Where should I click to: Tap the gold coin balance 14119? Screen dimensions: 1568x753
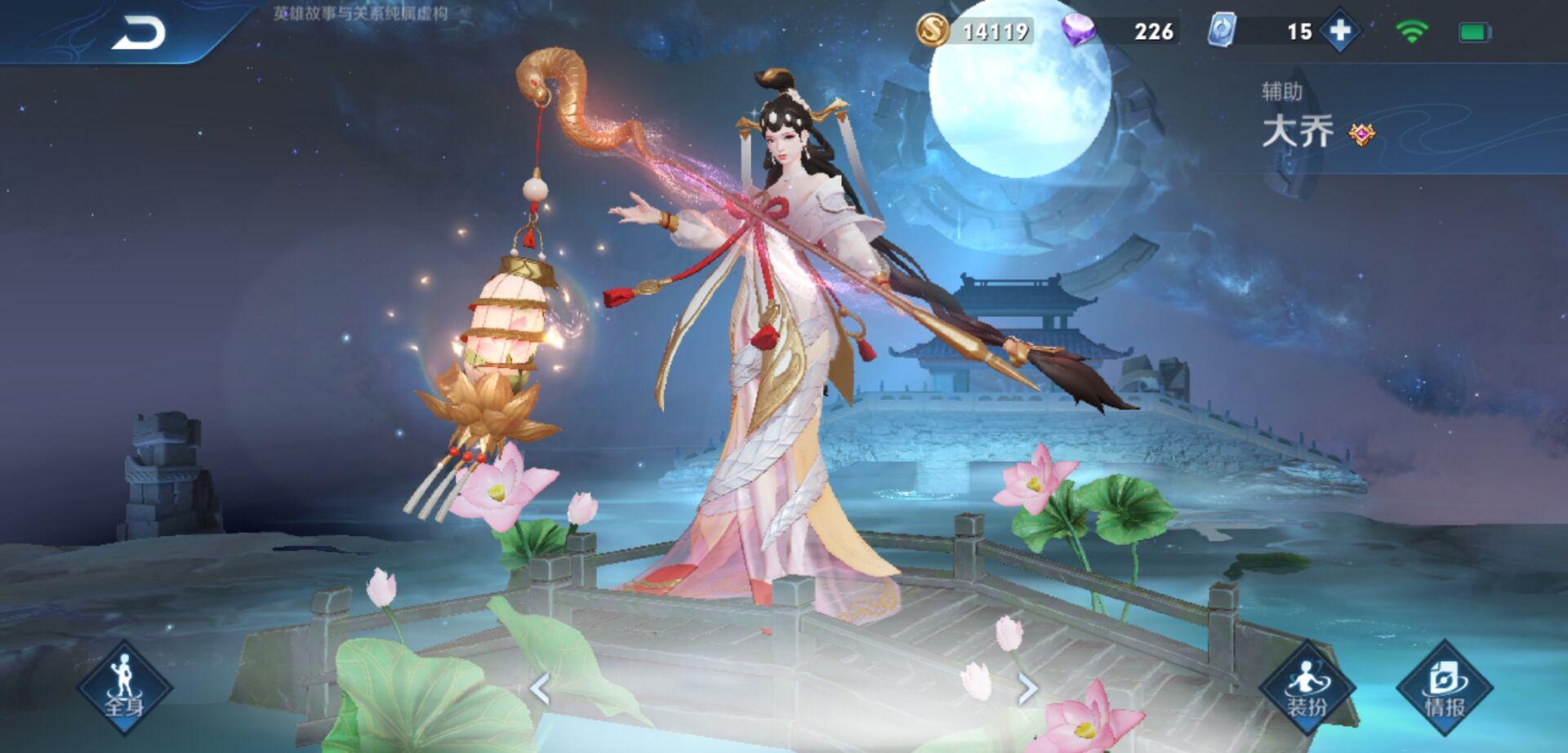(x=995, y=30)
